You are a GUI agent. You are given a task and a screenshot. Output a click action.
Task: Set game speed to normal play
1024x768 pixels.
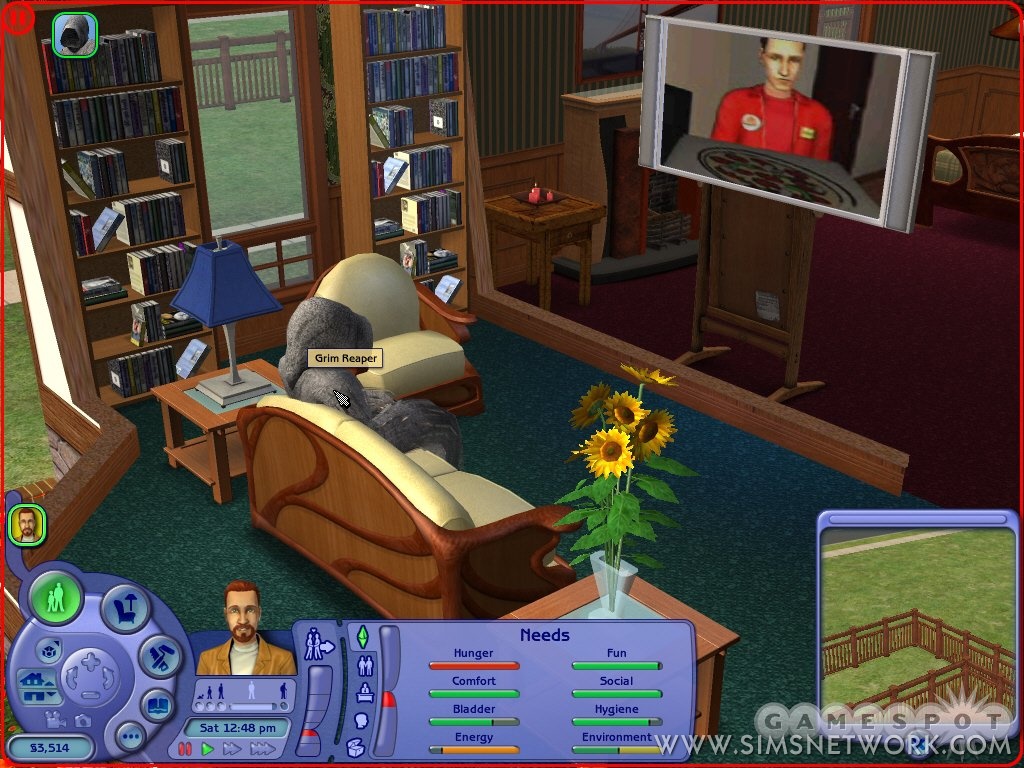(x=208, y=748)
